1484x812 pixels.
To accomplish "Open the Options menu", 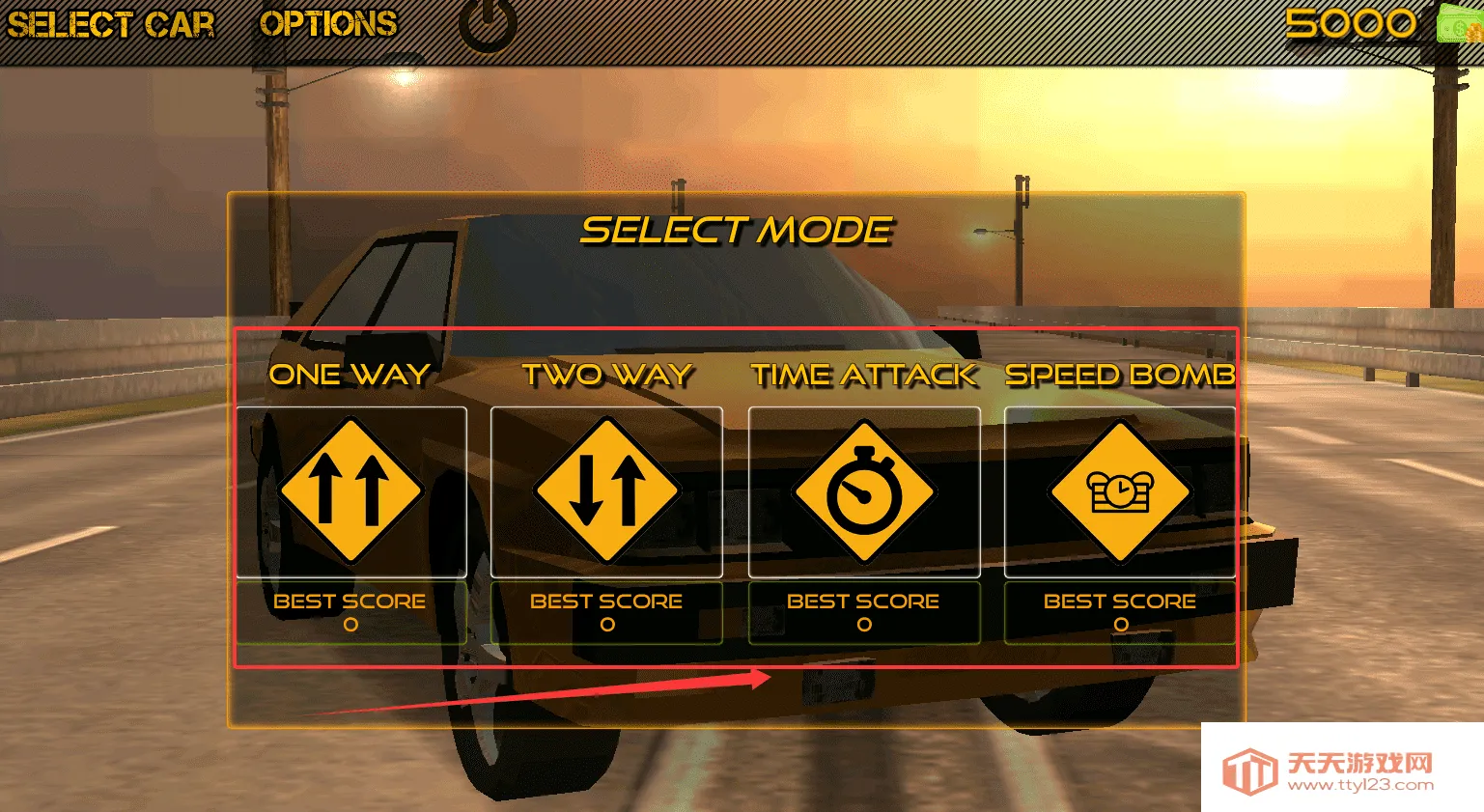I will (328, 24).
